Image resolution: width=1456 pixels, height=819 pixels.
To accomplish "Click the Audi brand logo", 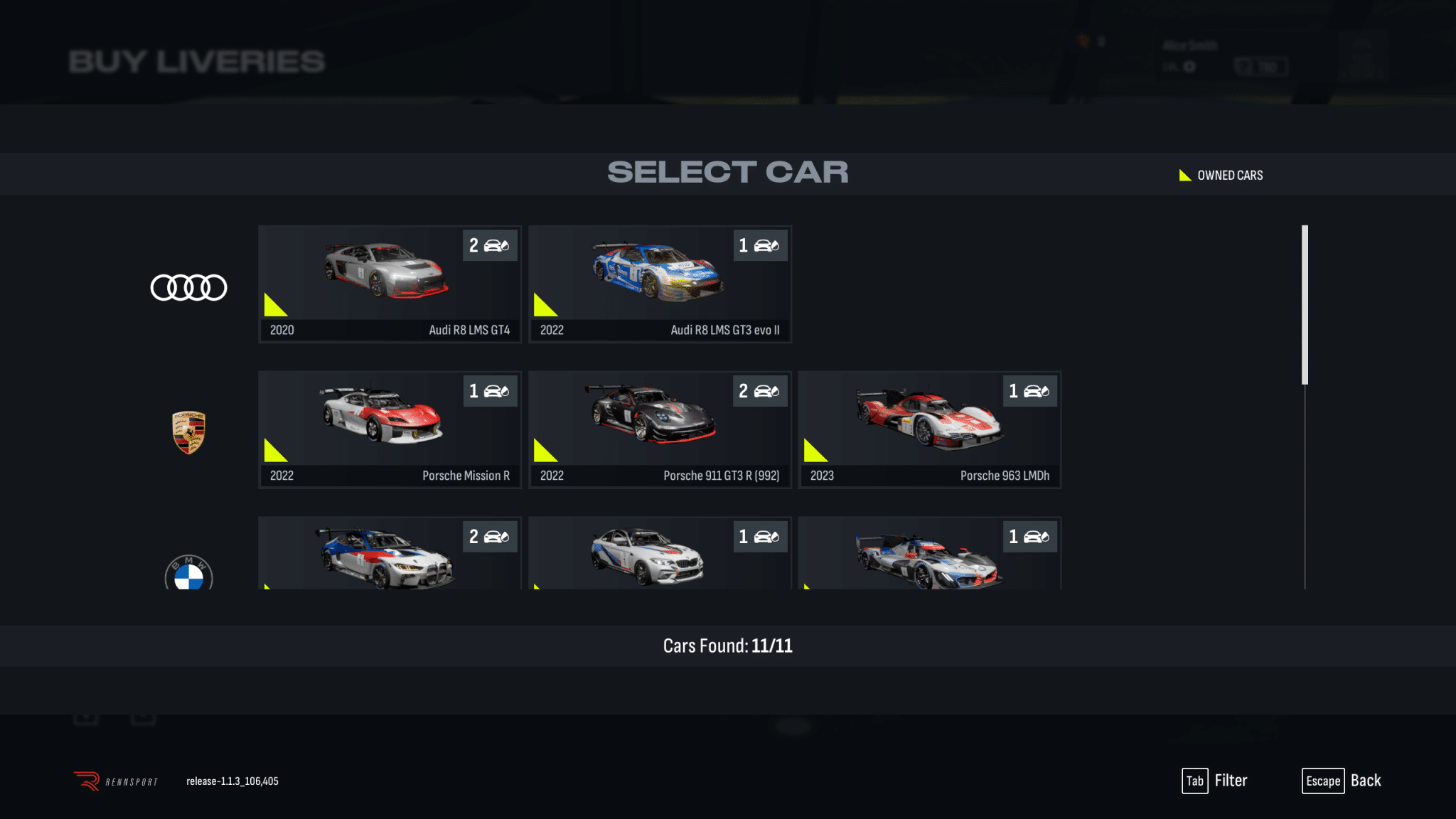I will pos(188,287).
